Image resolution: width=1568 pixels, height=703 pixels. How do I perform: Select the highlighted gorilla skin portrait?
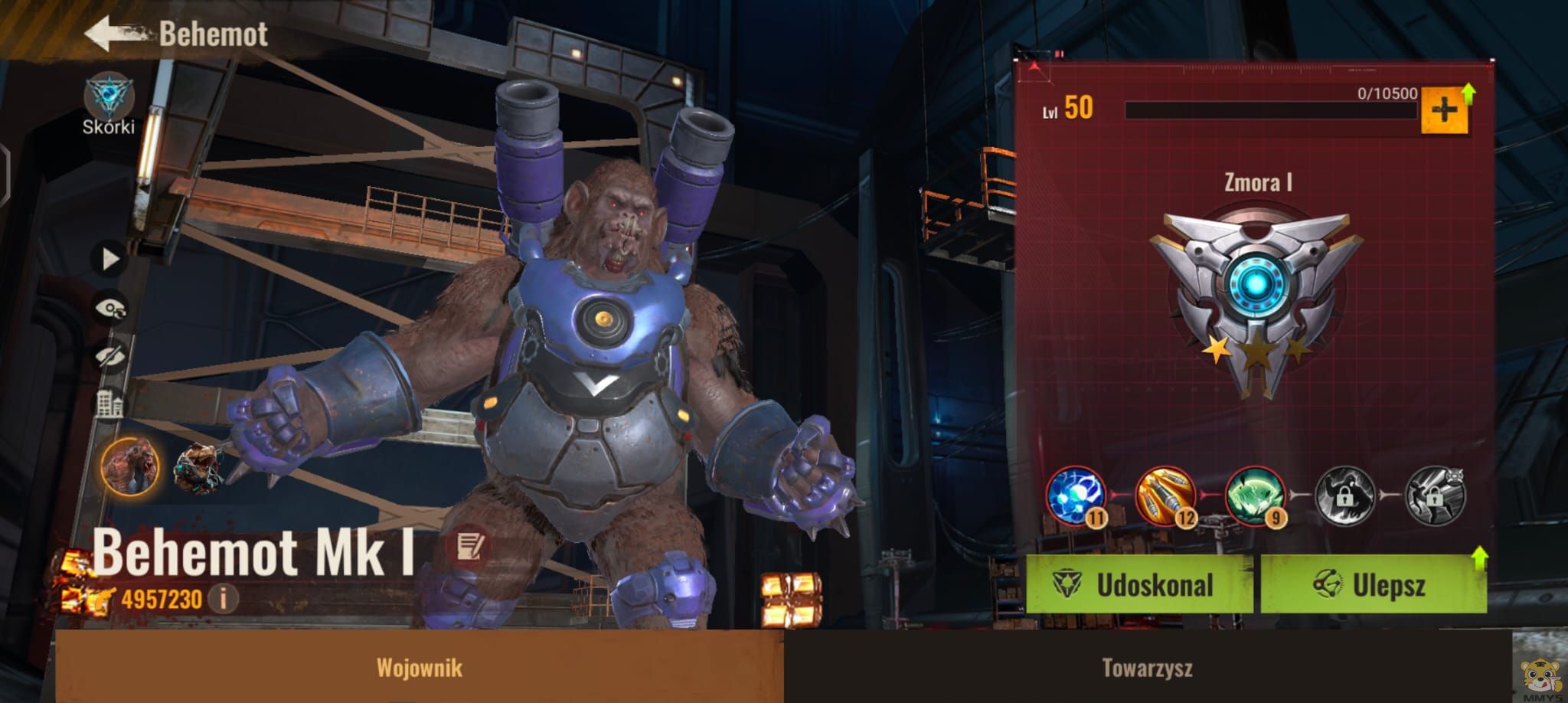click(x=130, y=466)
